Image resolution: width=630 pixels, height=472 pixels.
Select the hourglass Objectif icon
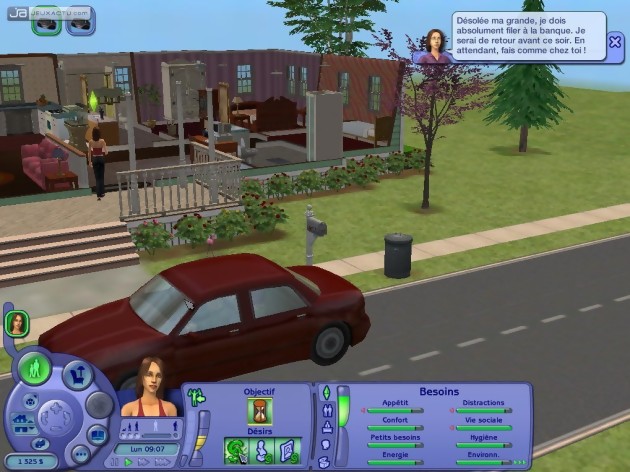point(259,411)
